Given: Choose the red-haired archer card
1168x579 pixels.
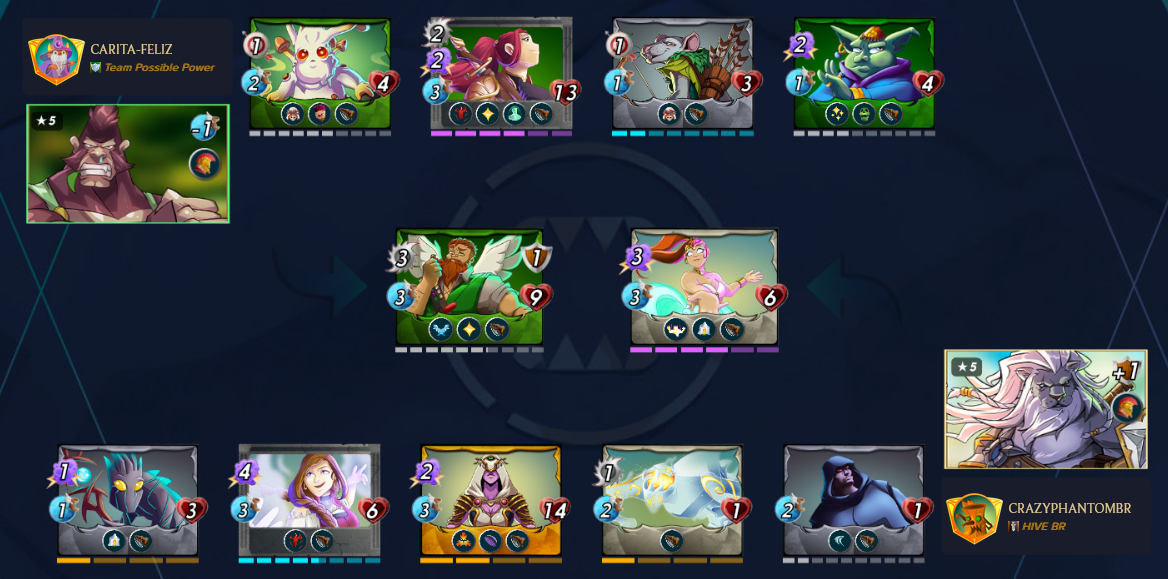Looking at the screenshot, I should (502, 70).
